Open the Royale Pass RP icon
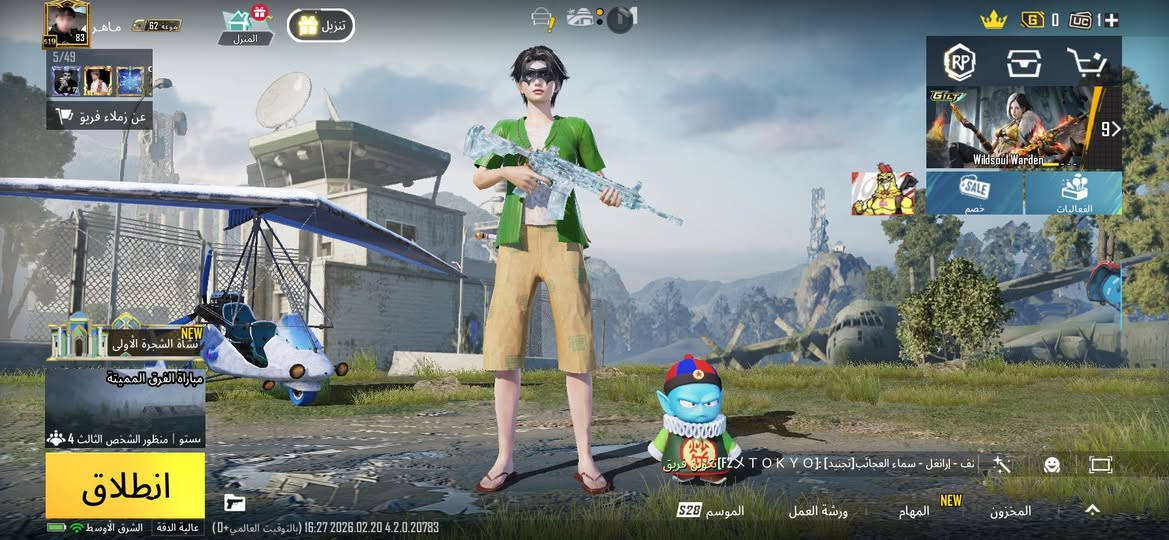The width and height of the screenshot is (1169, 540). (960, 63)
